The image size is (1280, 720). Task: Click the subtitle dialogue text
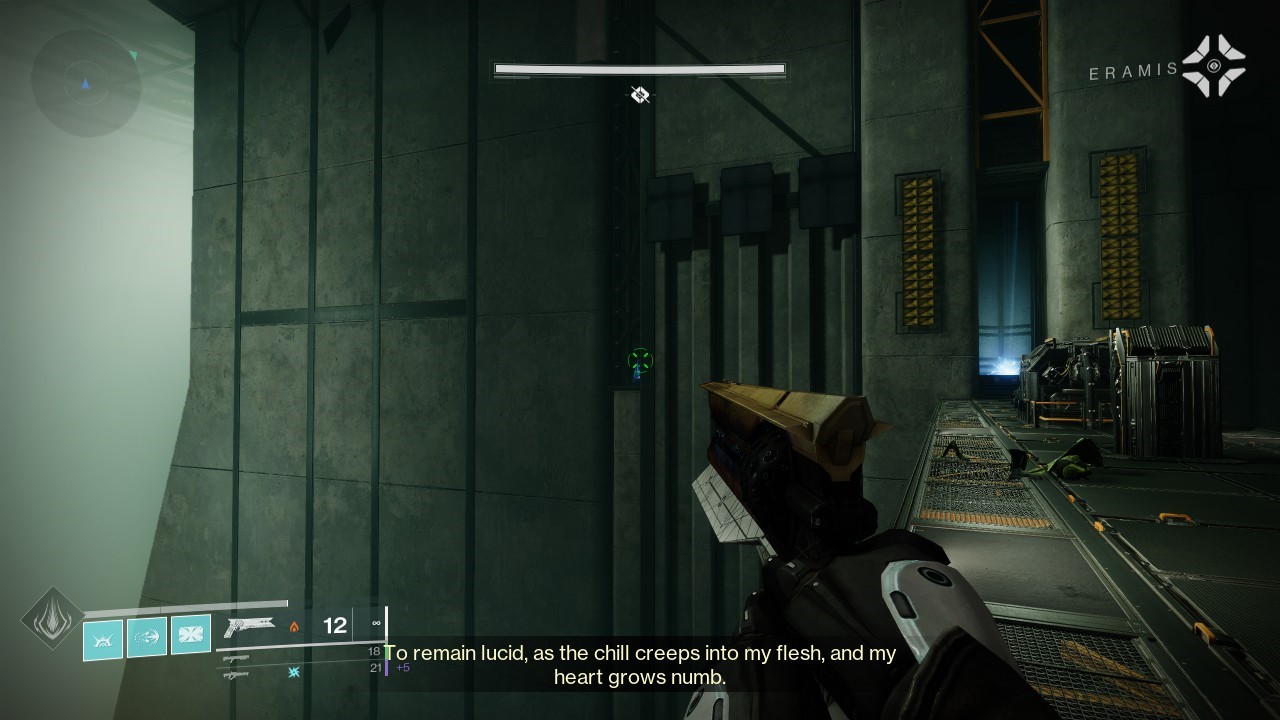click(x=640, y=664)
